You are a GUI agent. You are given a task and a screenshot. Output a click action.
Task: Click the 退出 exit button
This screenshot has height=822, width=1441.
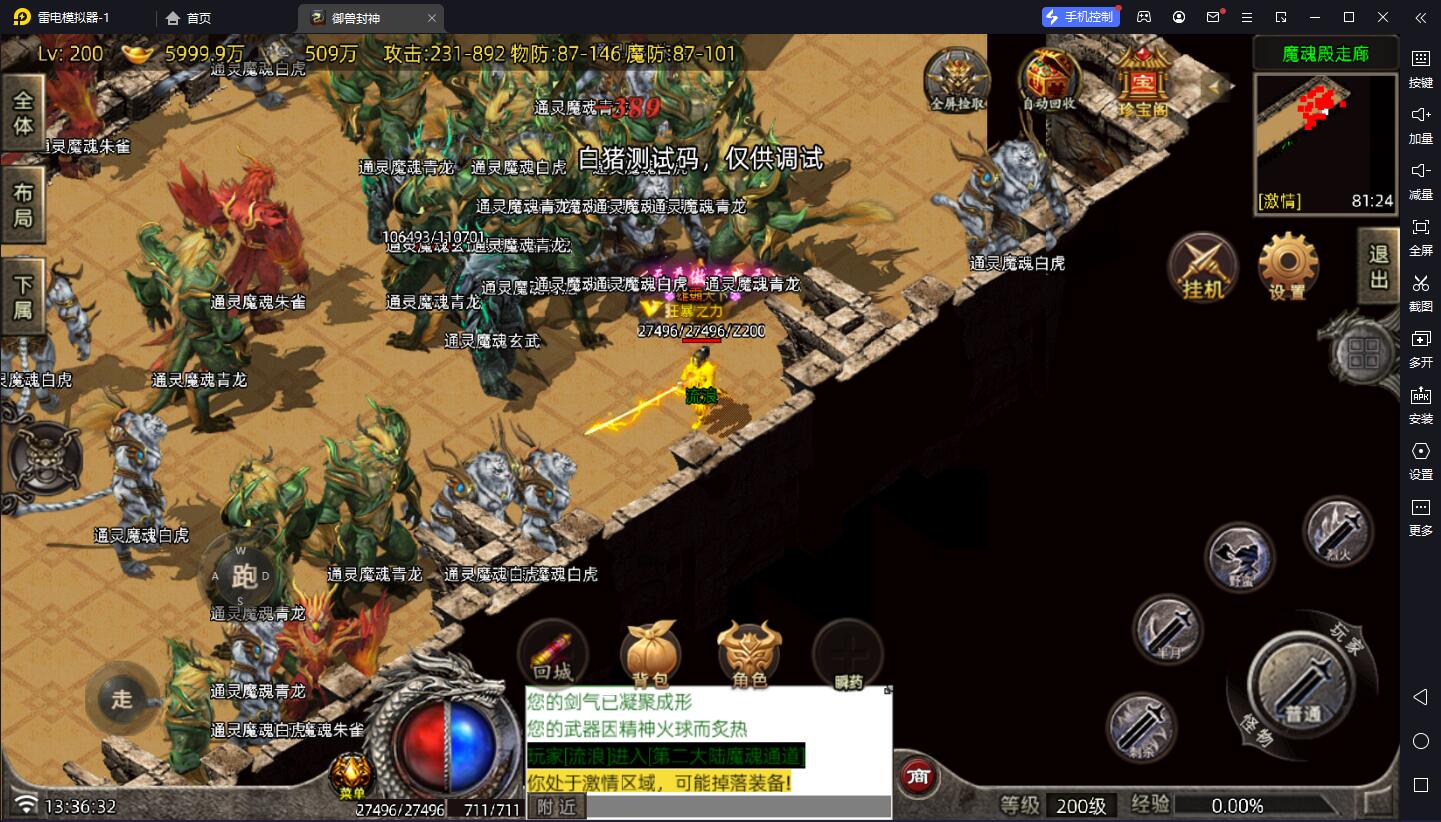[1379, 265]
